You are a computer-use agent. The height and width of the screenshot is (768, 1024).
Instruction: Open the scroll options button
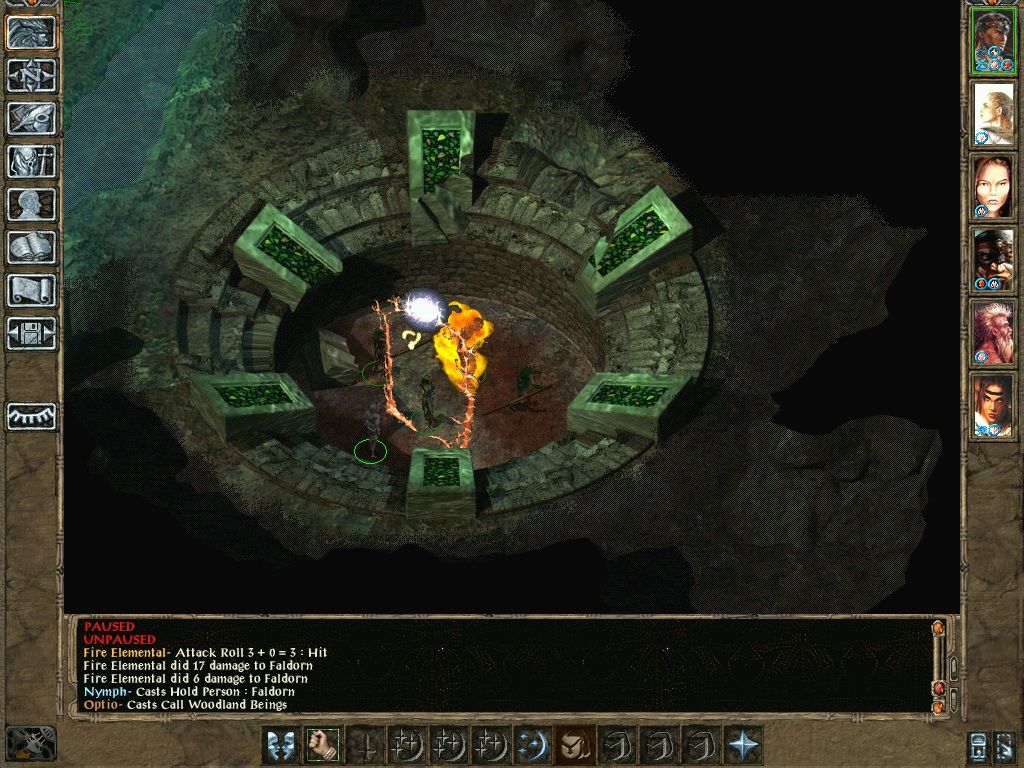31,290
